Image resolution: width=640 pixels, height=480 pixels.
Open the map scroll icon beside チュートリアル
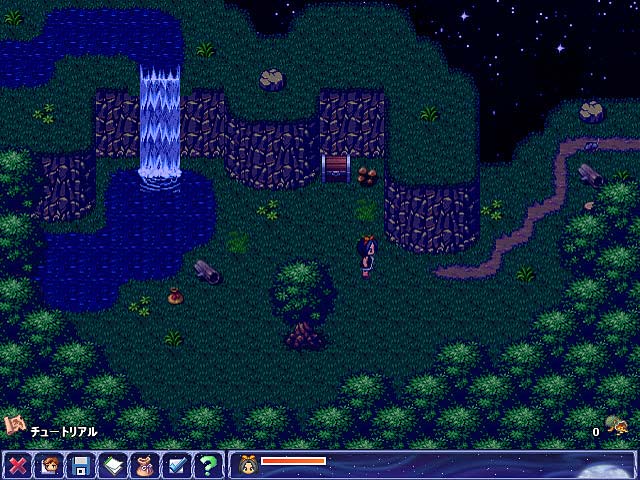point(14,426)
